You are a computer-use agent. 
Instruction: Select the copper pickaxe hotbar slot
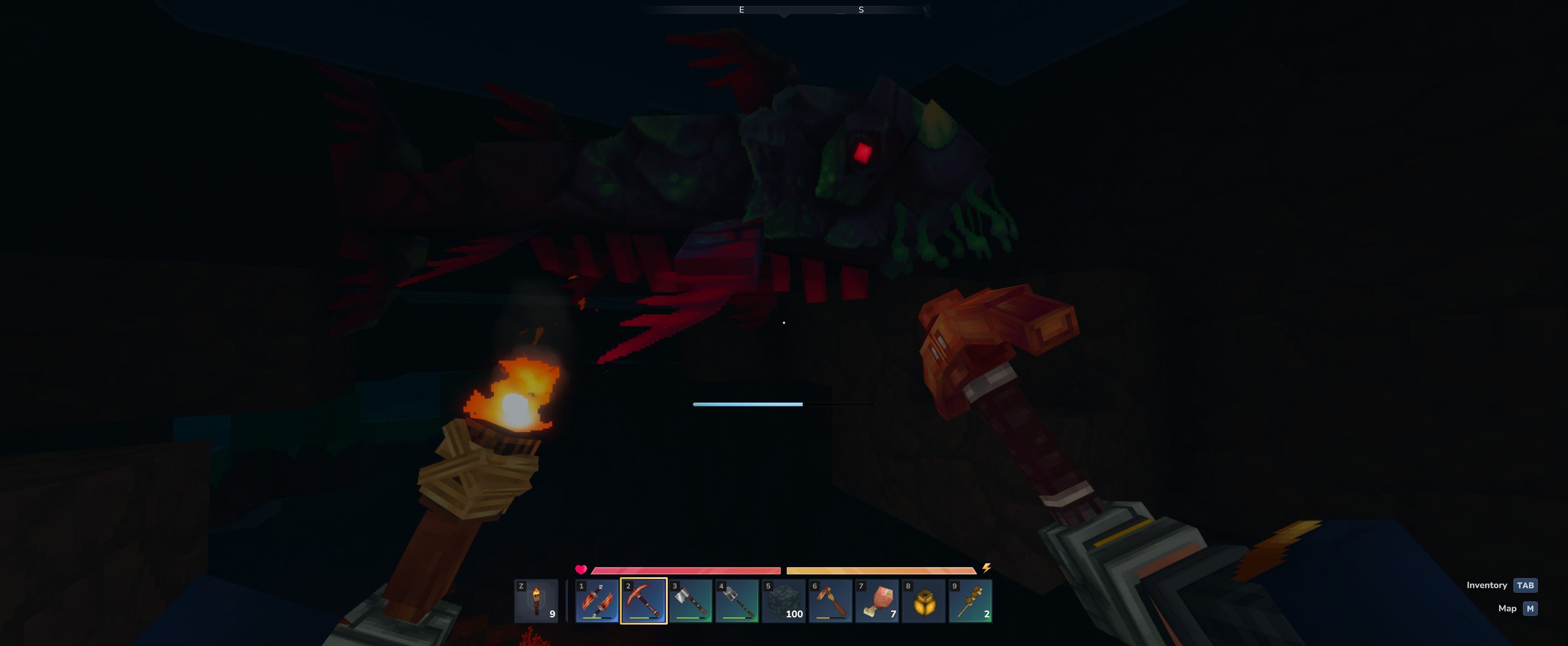644,600
